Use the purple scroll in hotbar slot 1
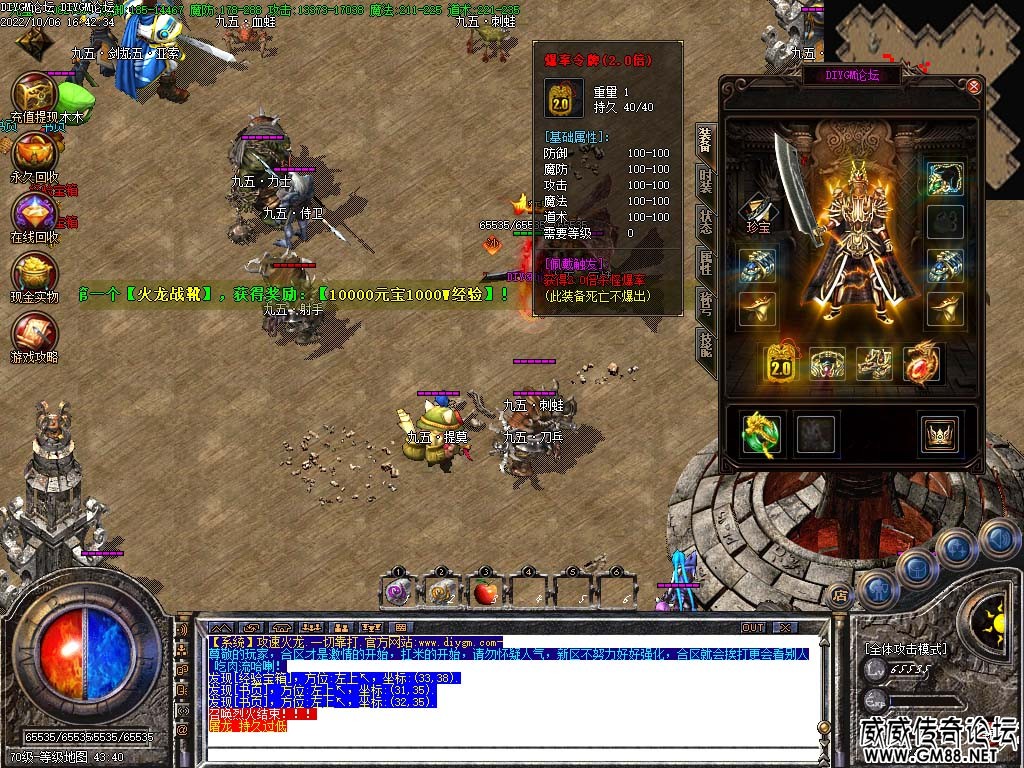Viewport: 1024px width, 768px height. 399,591
